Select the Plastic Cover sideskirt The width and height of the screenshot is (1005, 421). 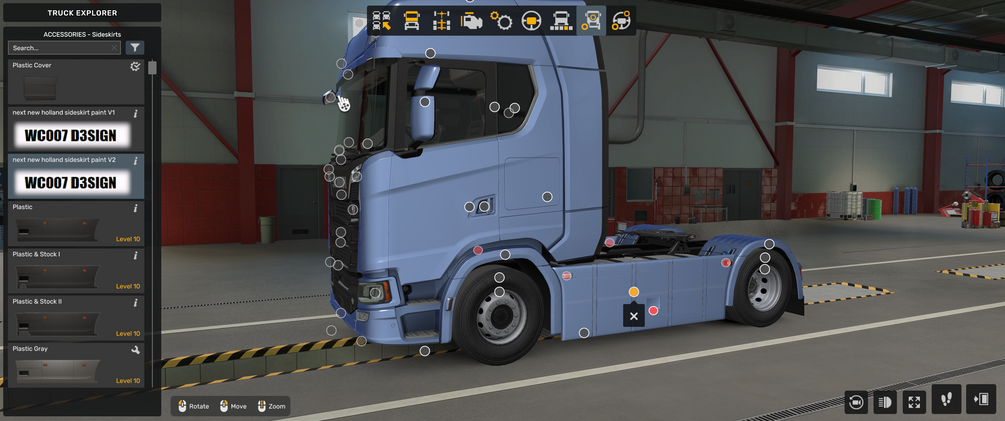[75, 80]
